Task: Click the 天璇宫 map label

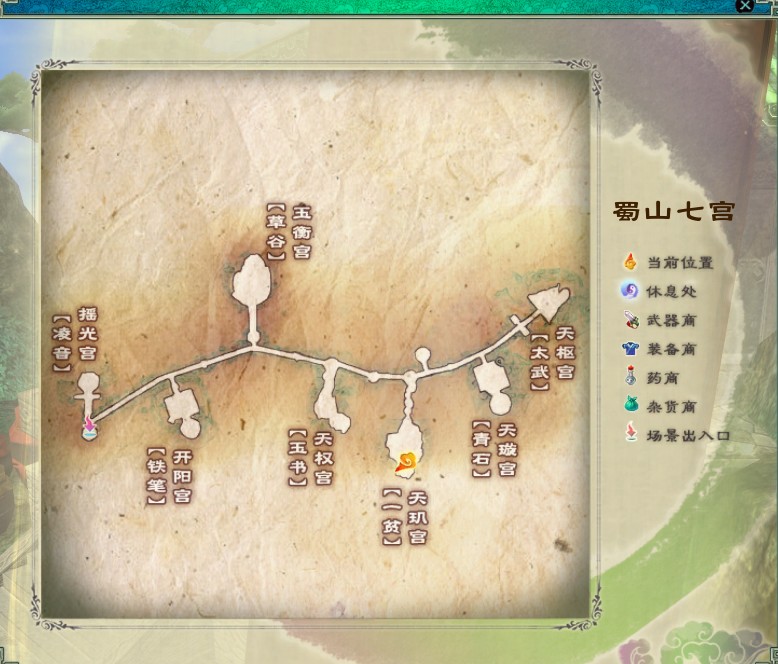Action: pyautogui.click(x=507, y=450)
